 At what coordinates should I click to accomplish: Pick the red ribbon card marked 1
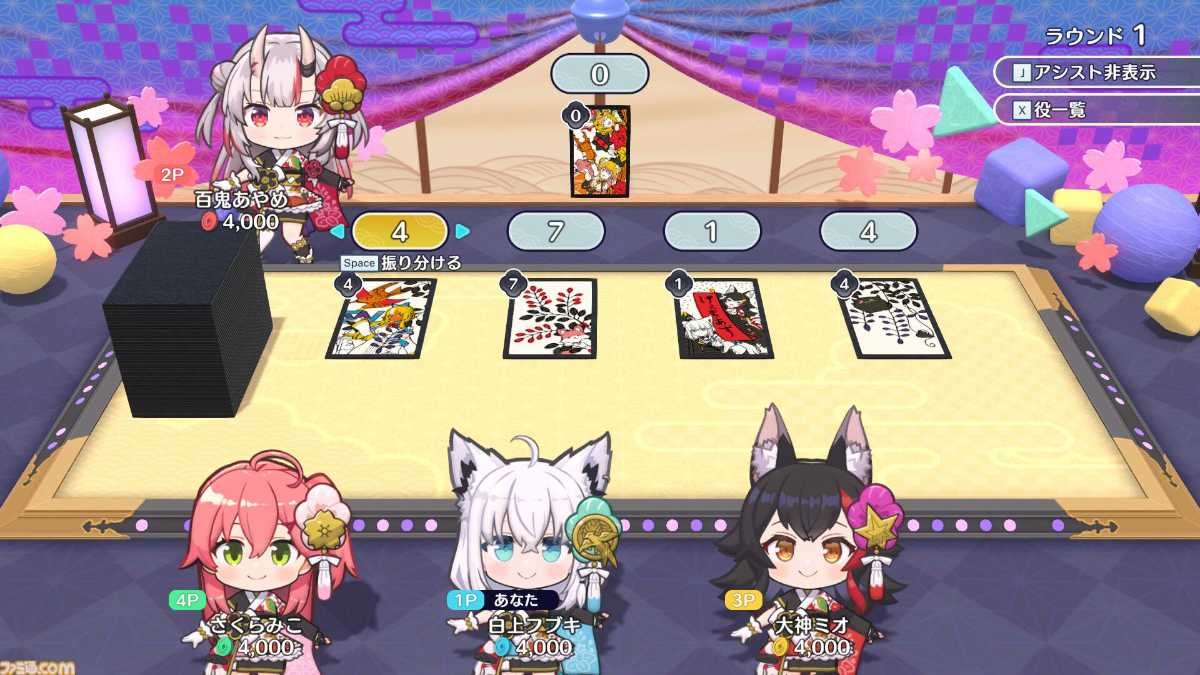pos(722,318)
